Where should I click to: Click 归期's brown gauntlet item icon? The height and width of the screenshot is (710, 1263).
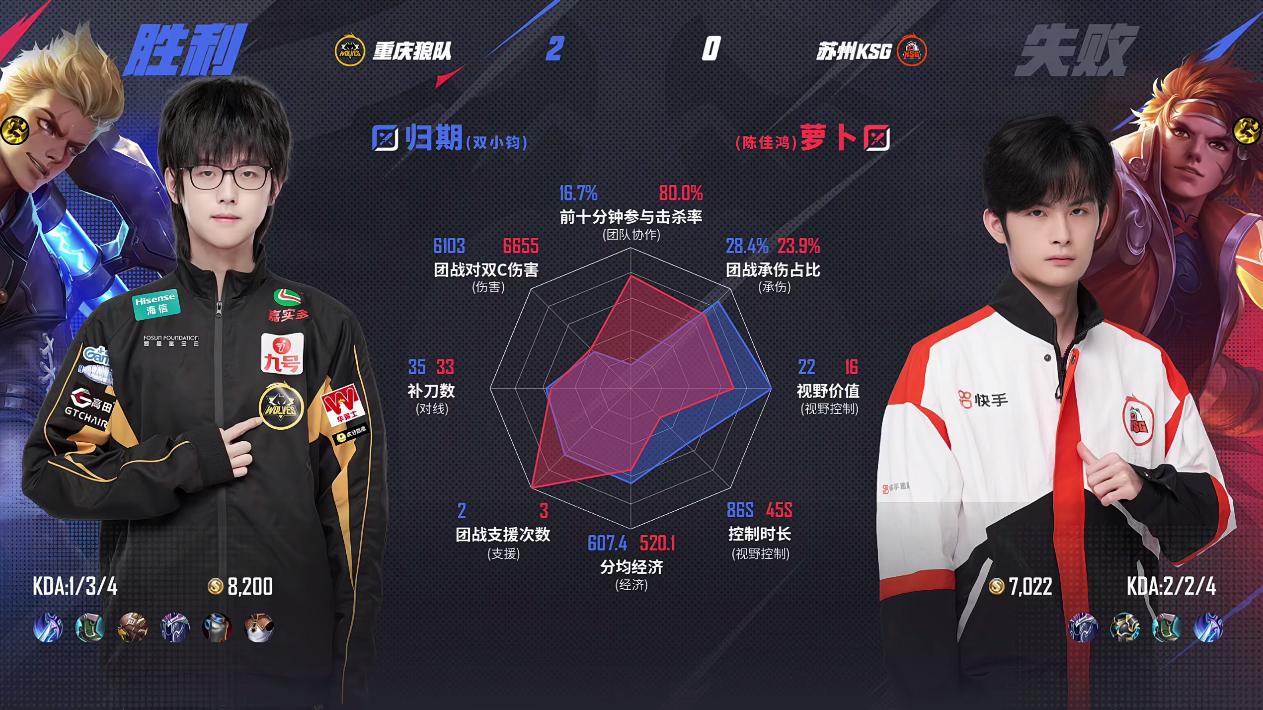pos(132,627)
